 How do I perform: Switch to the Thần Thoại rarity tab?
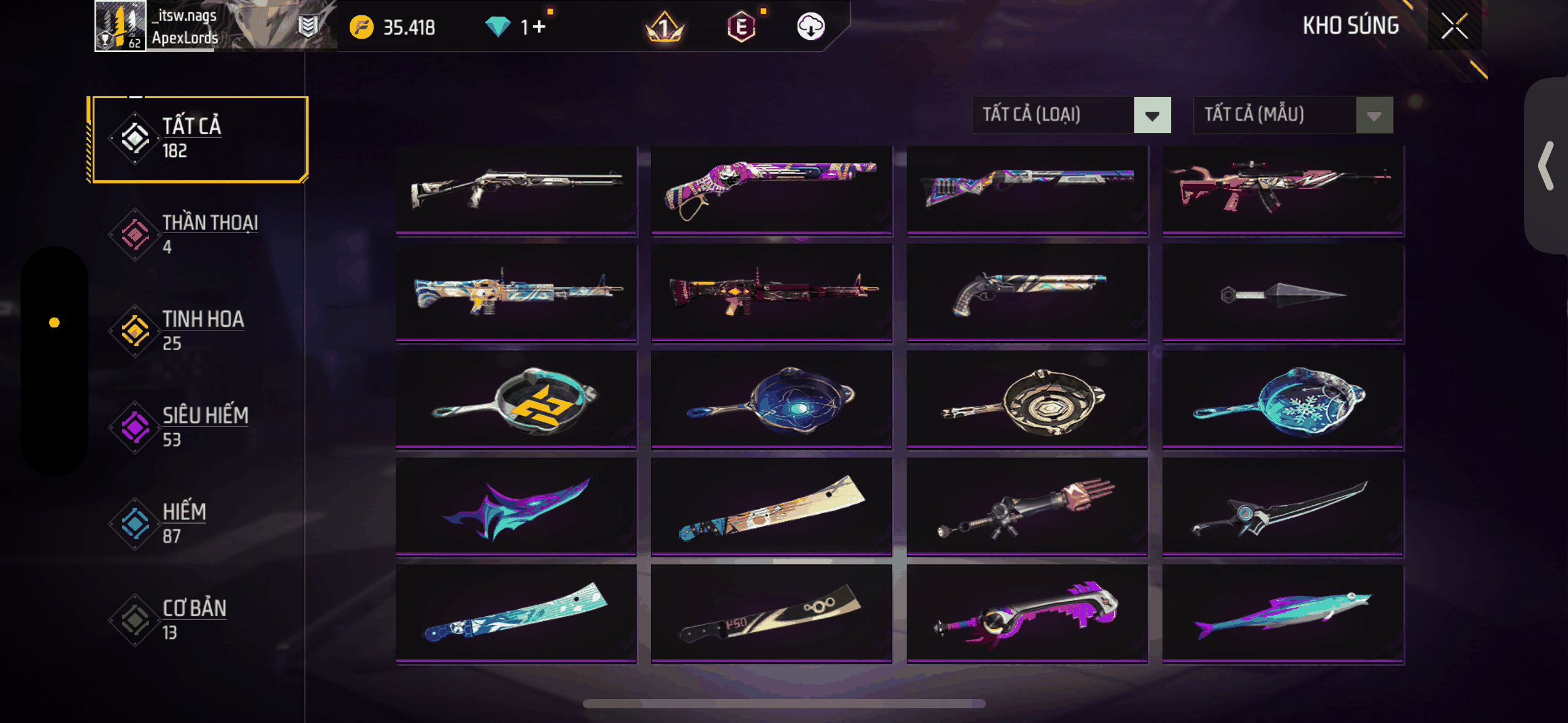pos(198,234)
